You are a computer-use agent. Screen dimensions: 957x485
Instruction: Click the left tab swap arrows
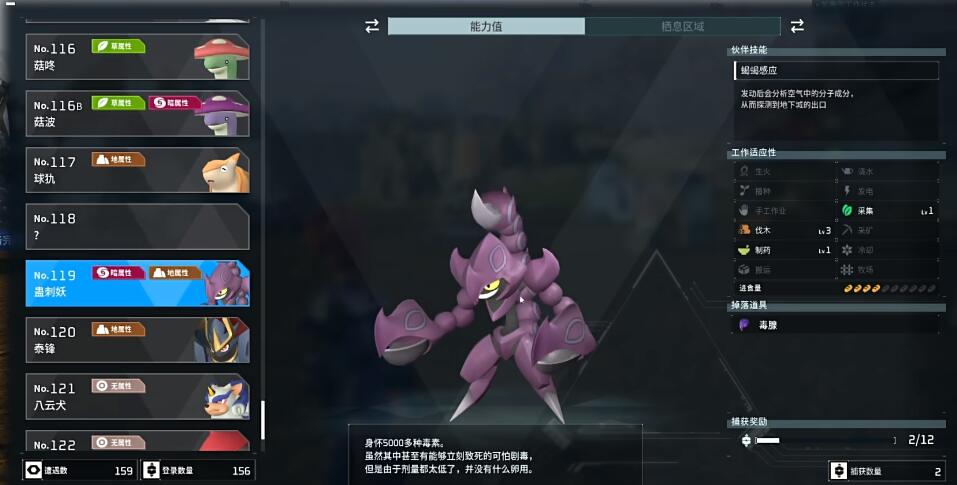[372, 26]
